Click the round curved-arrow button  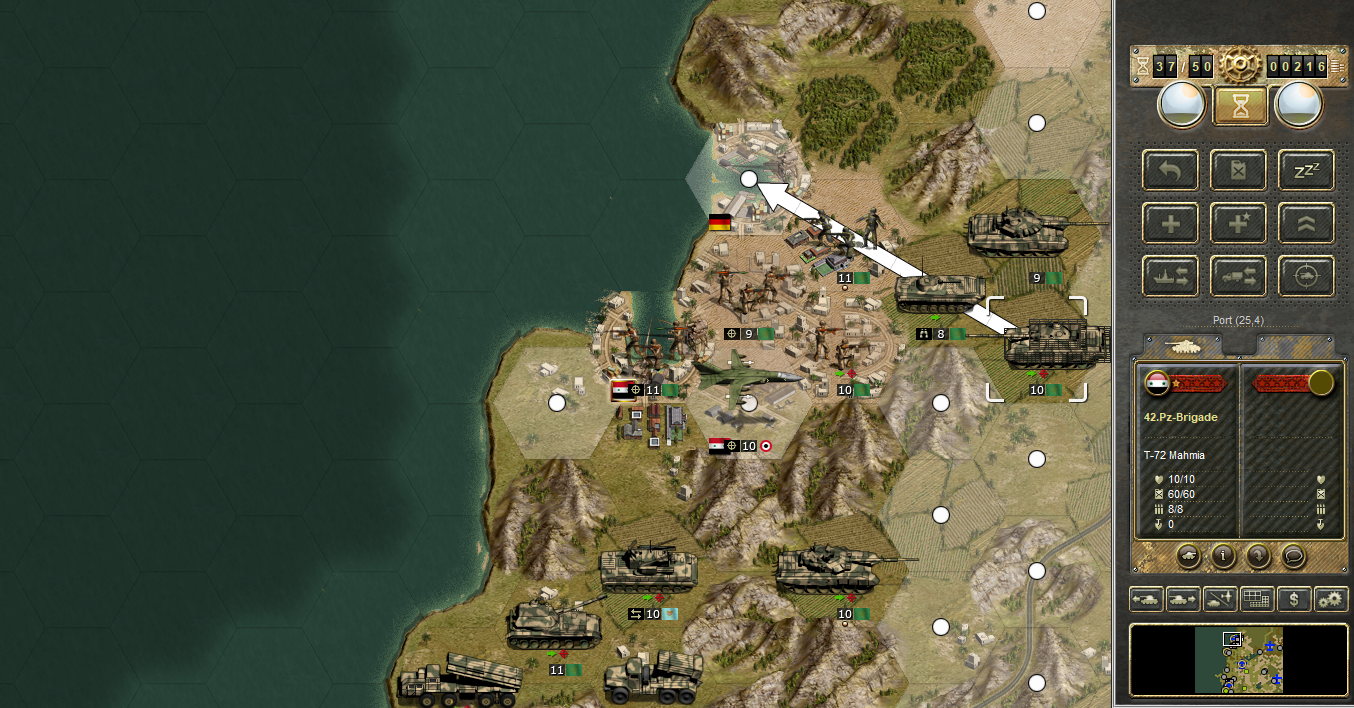pyautogui.click(x=1258, y=554)
